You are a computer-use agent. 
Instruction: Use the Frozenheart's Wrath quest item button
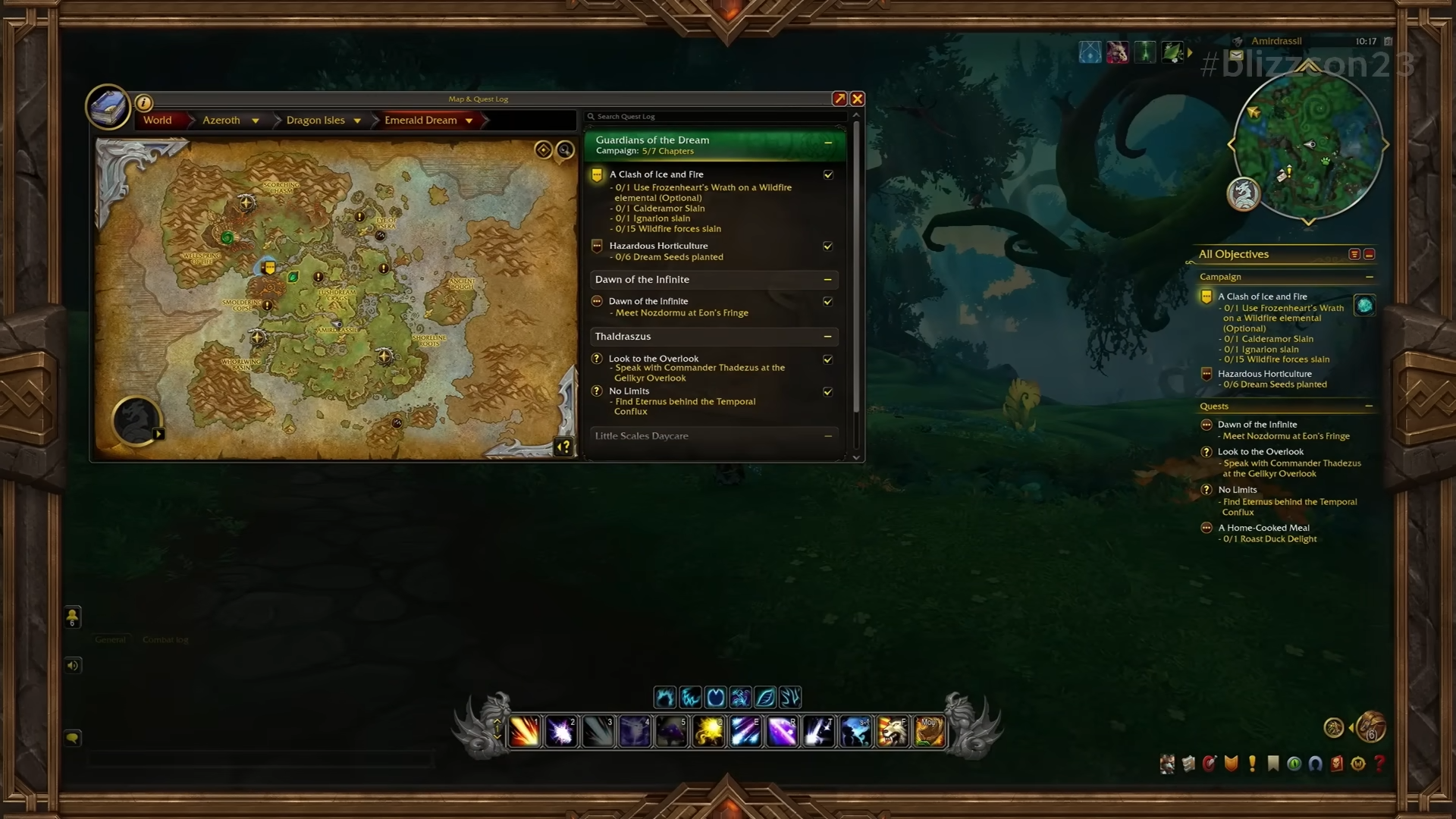1364,306
